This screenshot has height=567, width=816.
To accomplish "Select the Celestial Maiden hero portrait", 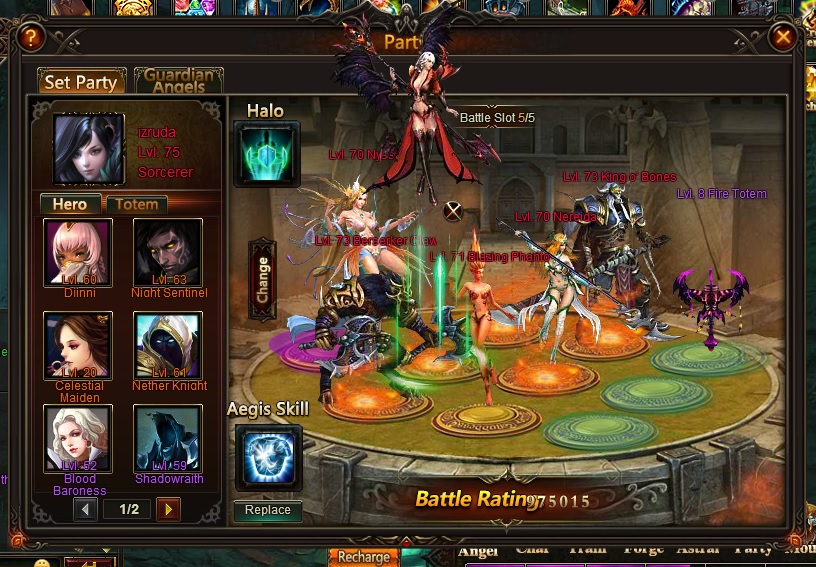I will point(78,345).
